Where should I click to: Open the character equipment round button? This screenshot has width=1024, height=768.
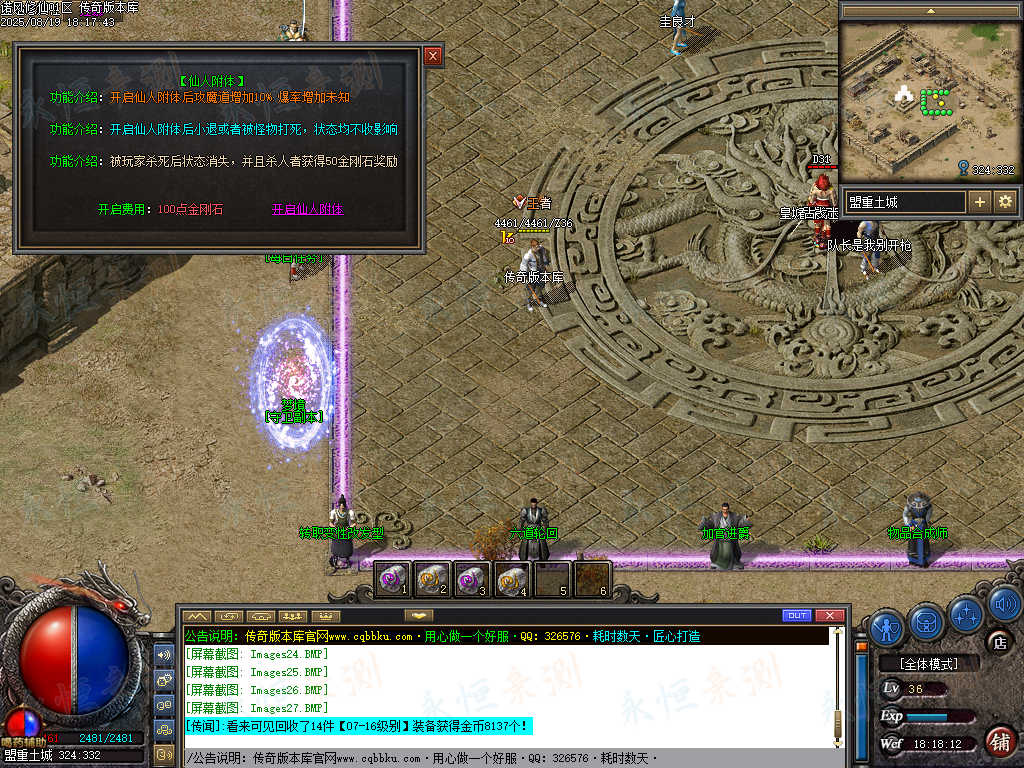pos(887,626)
